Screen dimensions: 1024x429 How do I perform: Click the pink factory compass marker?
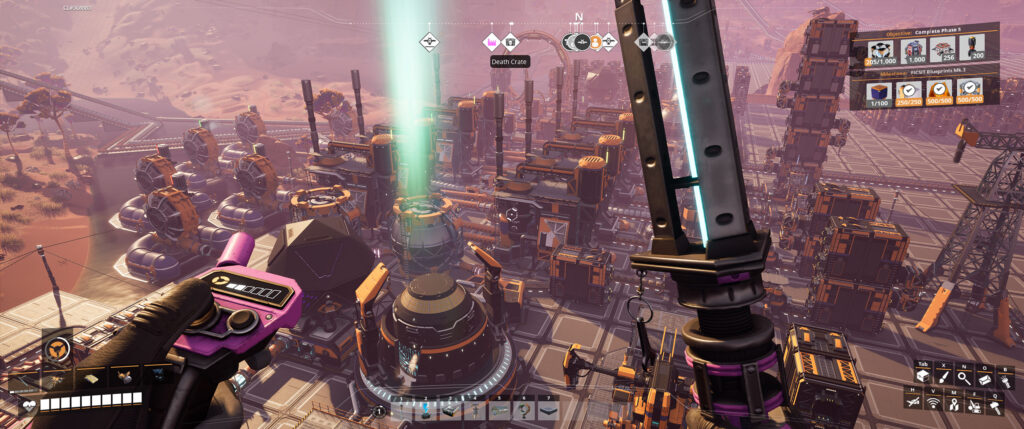click(491, 42)
